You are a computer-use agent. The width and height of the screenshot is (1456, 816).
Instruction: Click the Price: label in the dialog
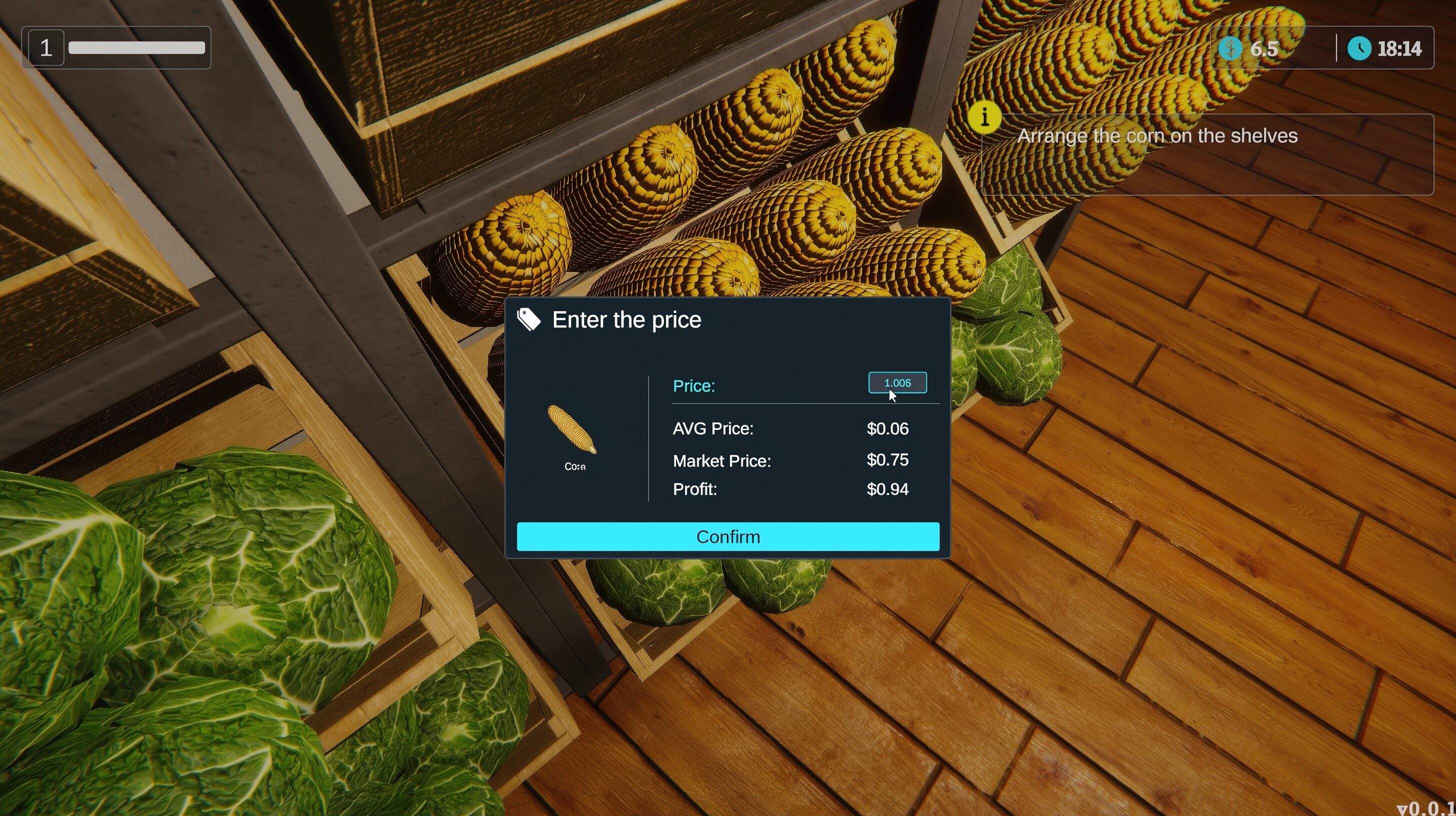coord(693,386)
